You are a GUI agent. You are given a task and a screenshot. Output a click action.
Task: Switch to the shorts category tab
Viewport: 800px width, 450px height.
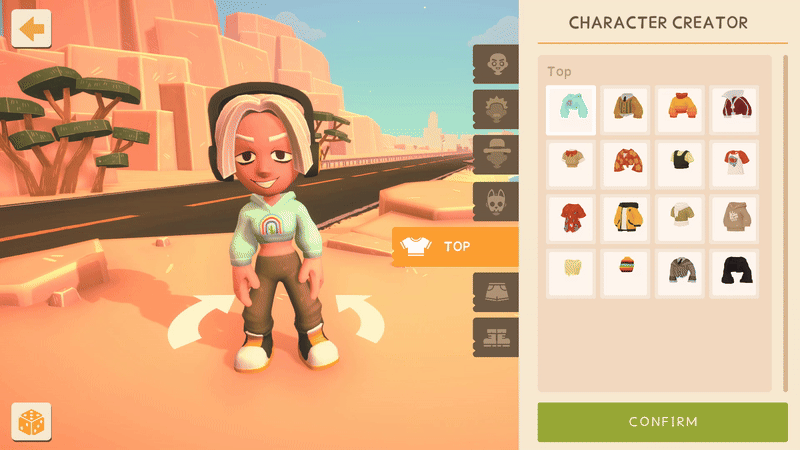(x=496, y=292)
